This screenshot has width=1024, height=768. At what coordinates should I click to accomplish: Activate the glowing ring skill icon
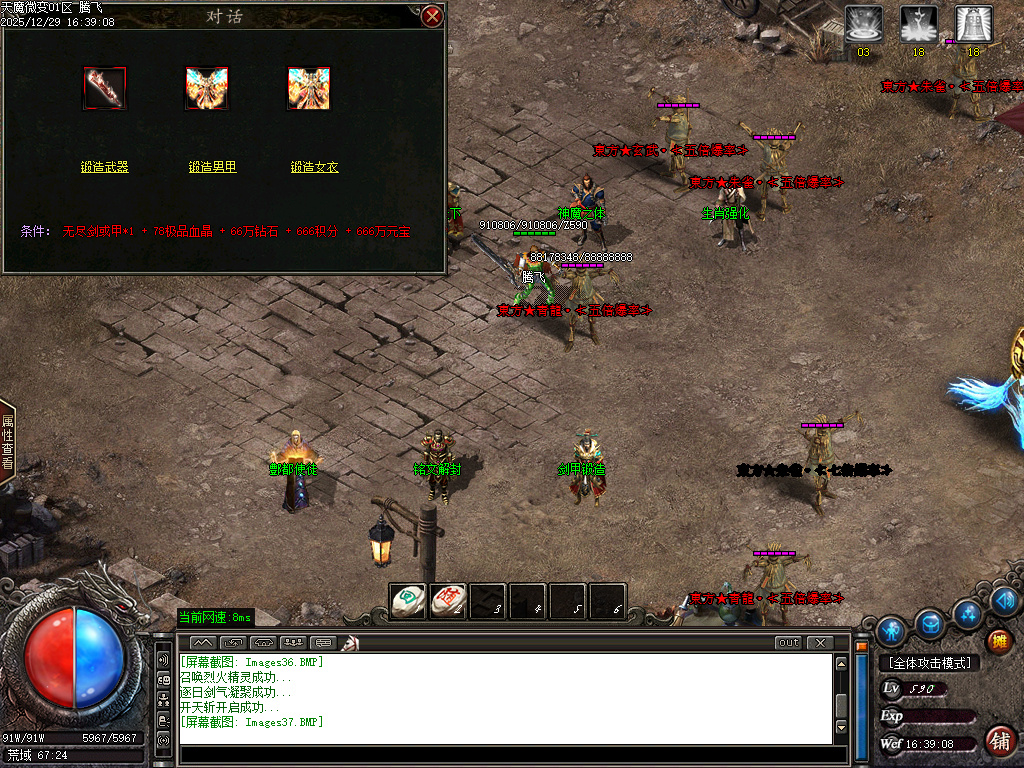click(x=864, y=24)
